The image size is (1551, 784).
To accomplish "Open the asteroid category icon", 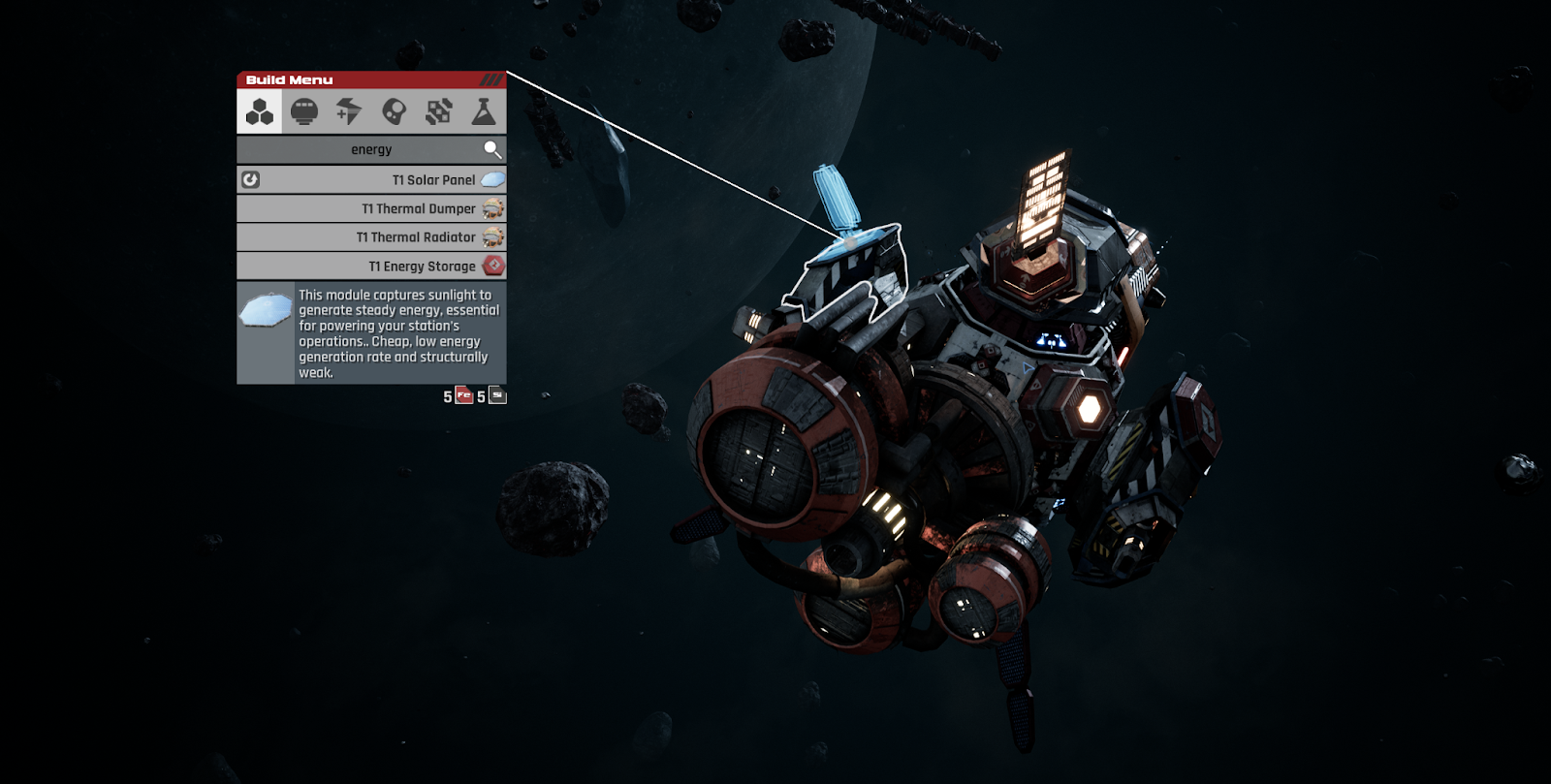I will [396, 110].
